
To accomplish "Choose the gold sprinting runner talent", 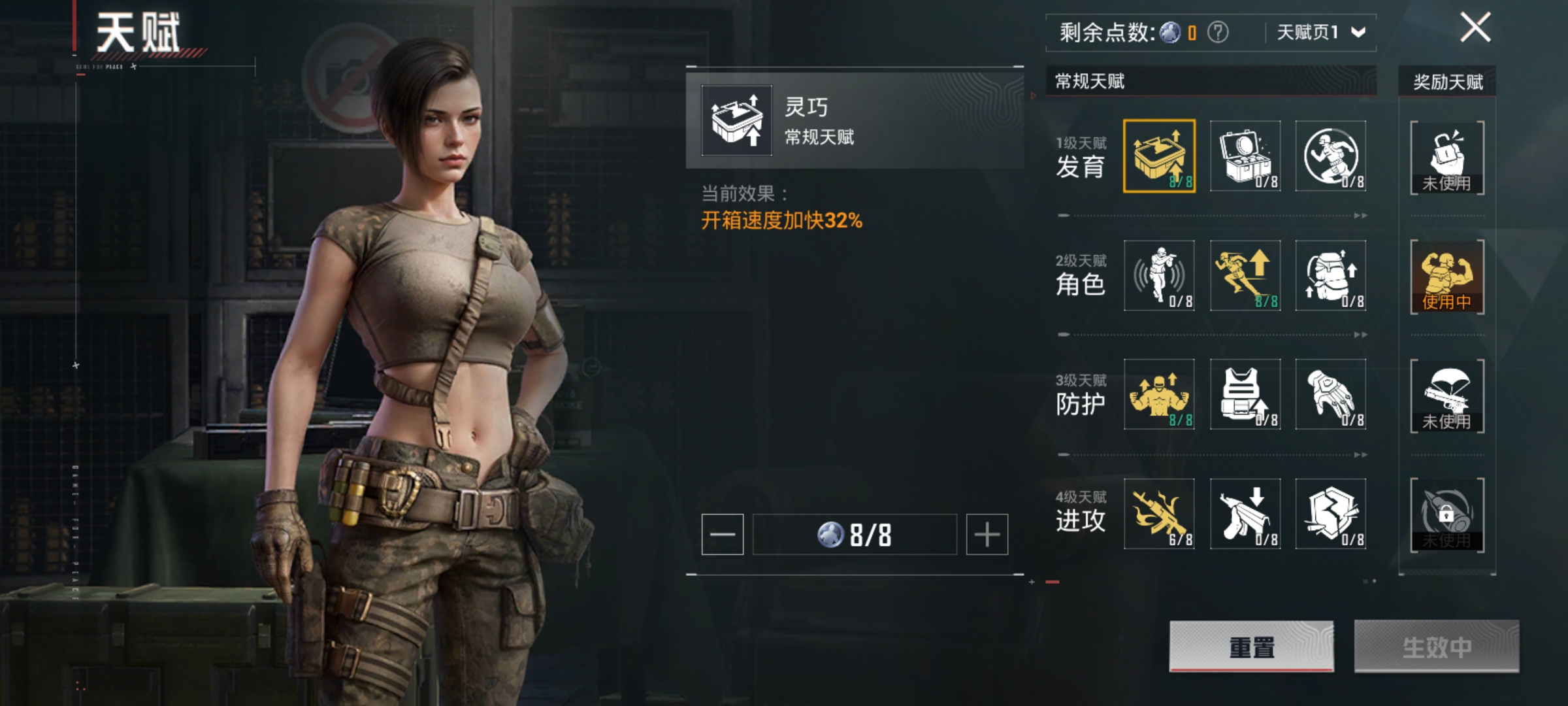I will click(x=1245, y=275).
